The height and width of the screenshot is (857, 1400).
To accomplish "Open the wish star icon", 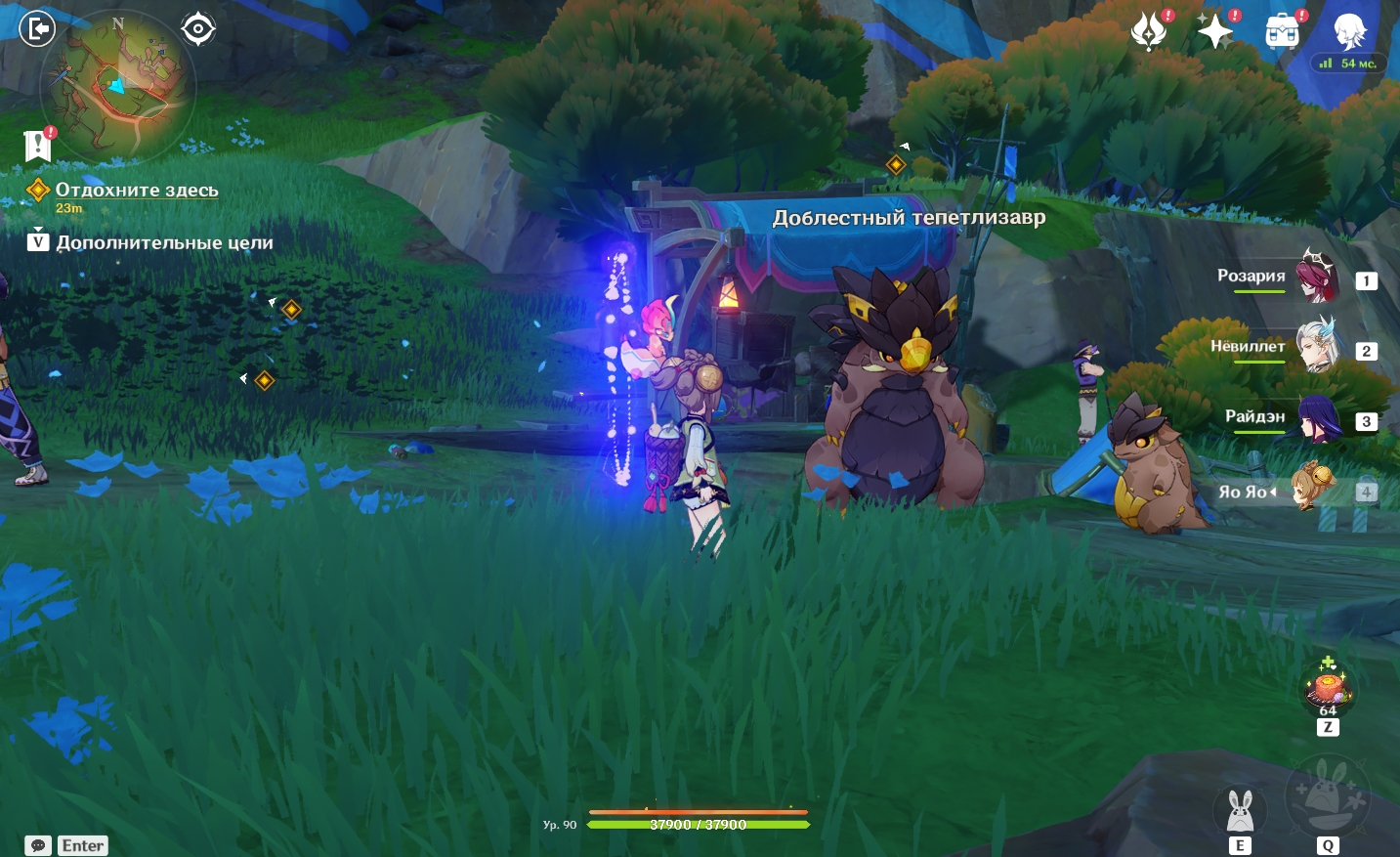I will 1215,32.
